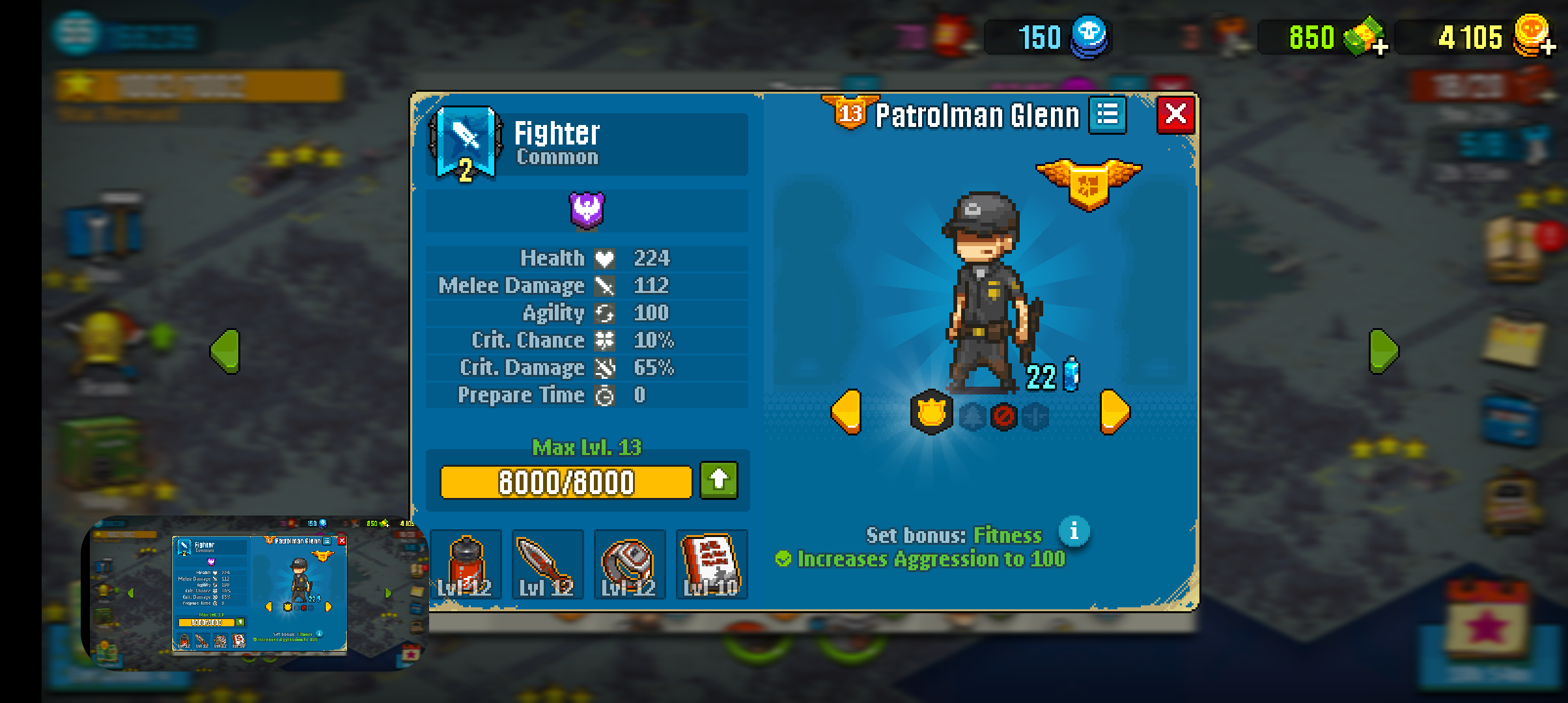Choose the red book equipment slot
The width and height of the screenshot is (1568, 703).
click(712, 564)
